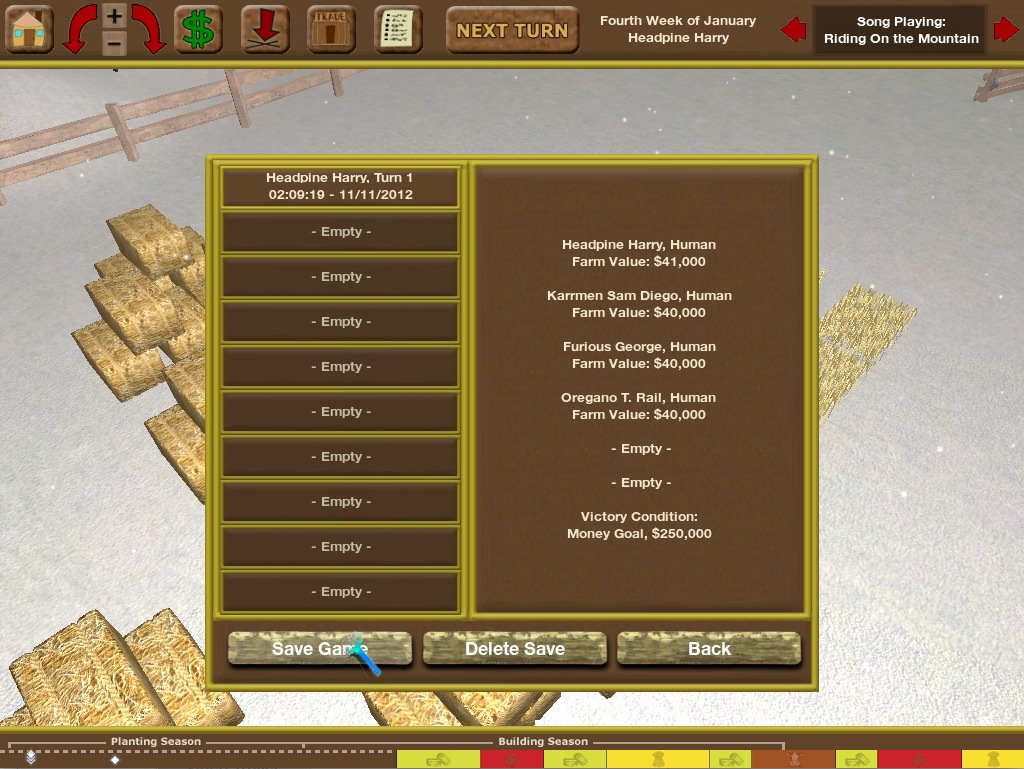Screen dimensions: 1024x769
Task: Click the red down-arrow icon
Action: point(265,30)
